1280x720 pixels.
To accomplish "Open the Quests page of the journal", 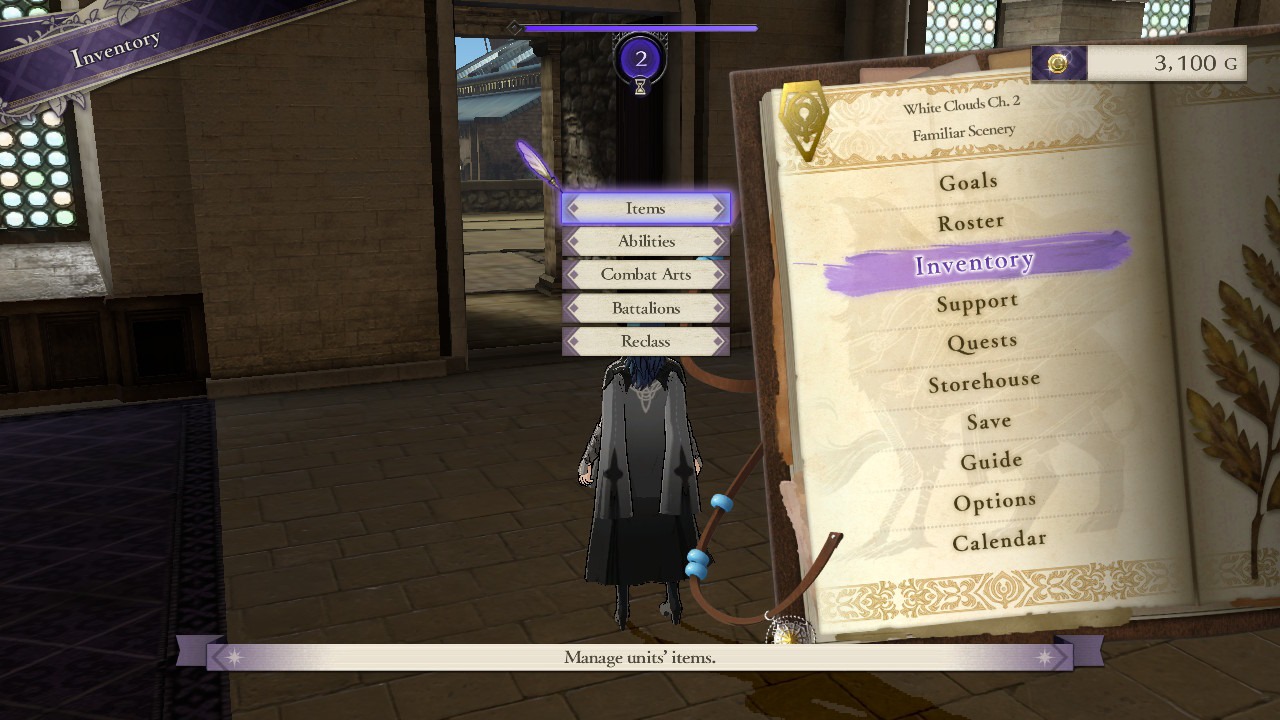I will pos(983,340).
